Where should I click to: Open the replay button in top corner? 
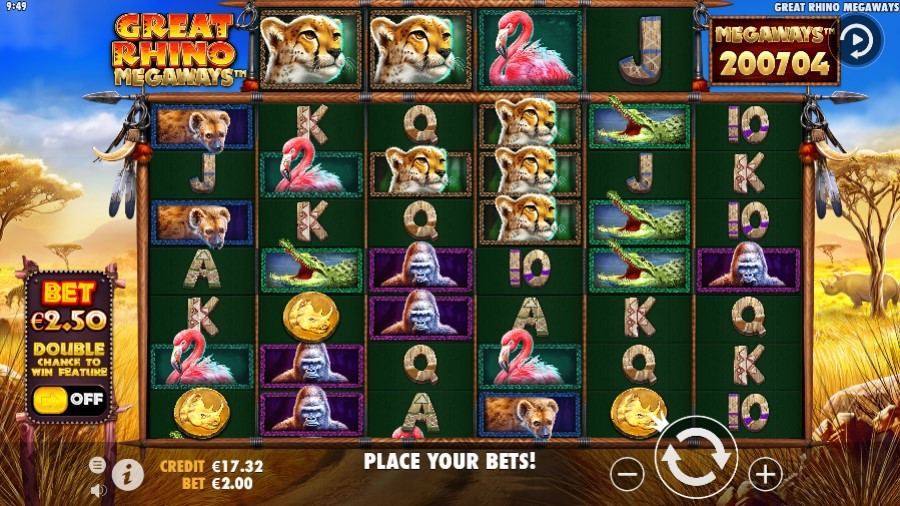(859, 40)
